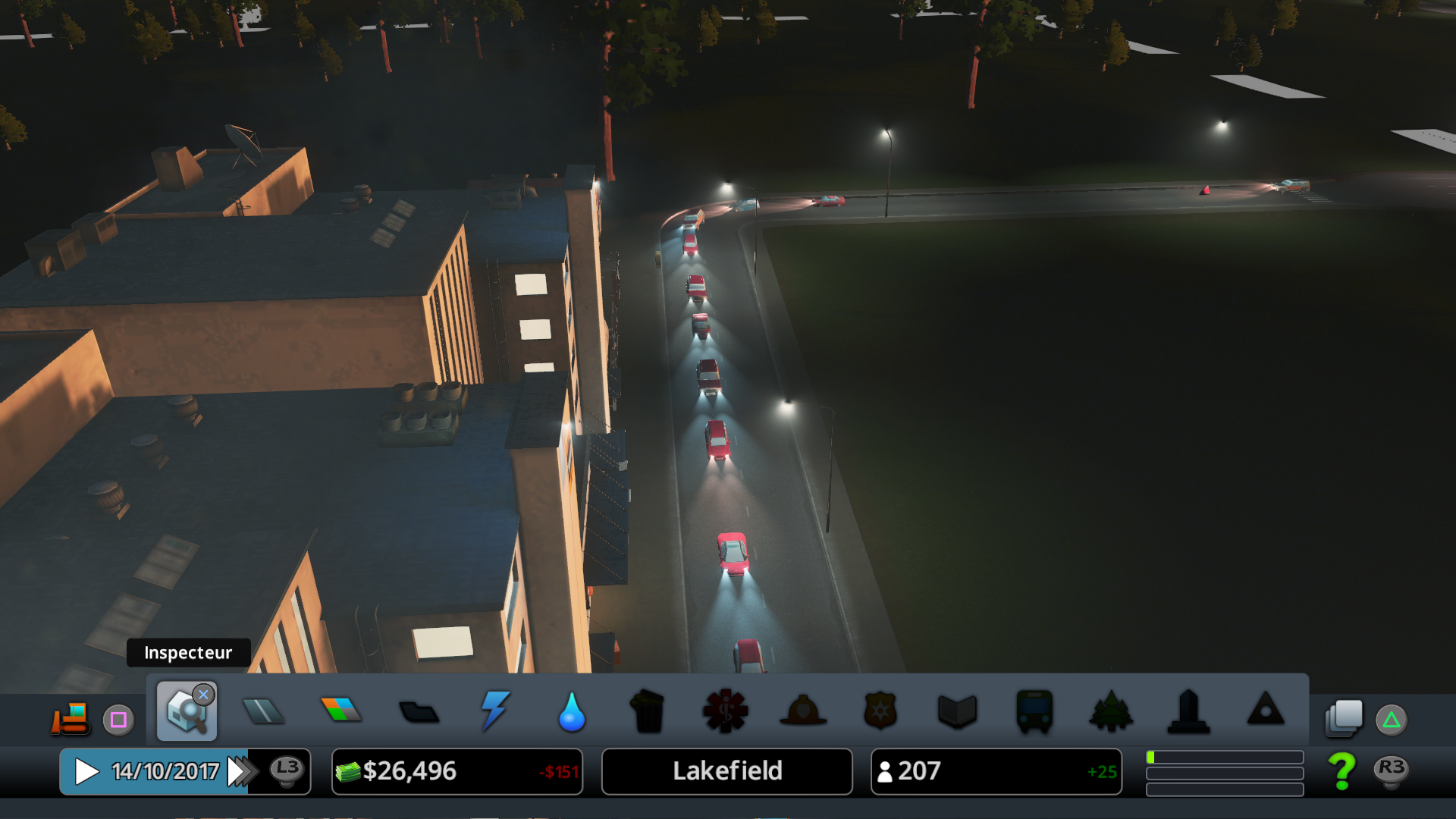Viewport: 1456px width, 819px height.
Task: Select the fire department helmet menu
Action: click(803, 711)
